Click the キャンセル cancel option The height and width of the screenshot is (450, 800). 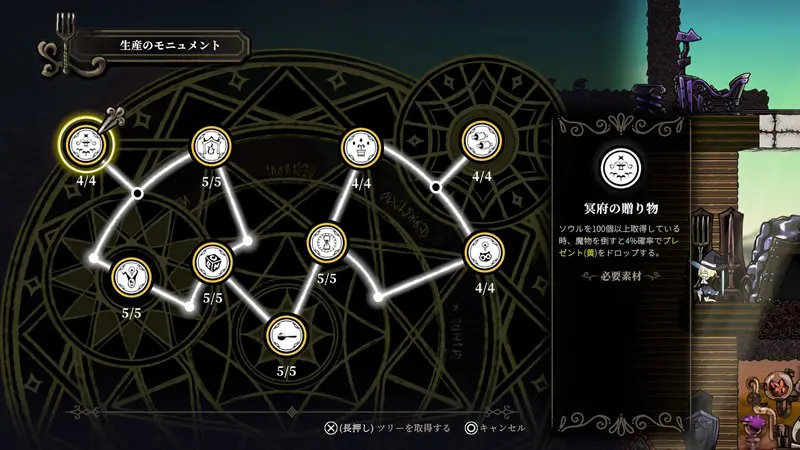click(495, 427)
